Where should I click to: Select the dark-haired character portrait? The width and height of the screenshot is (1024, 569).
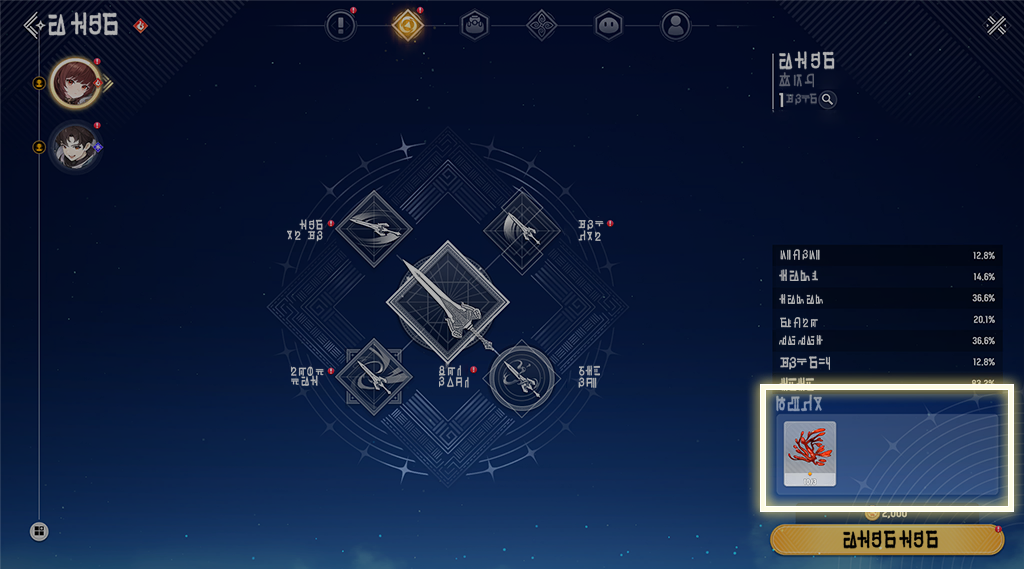(x=73, y=147)
